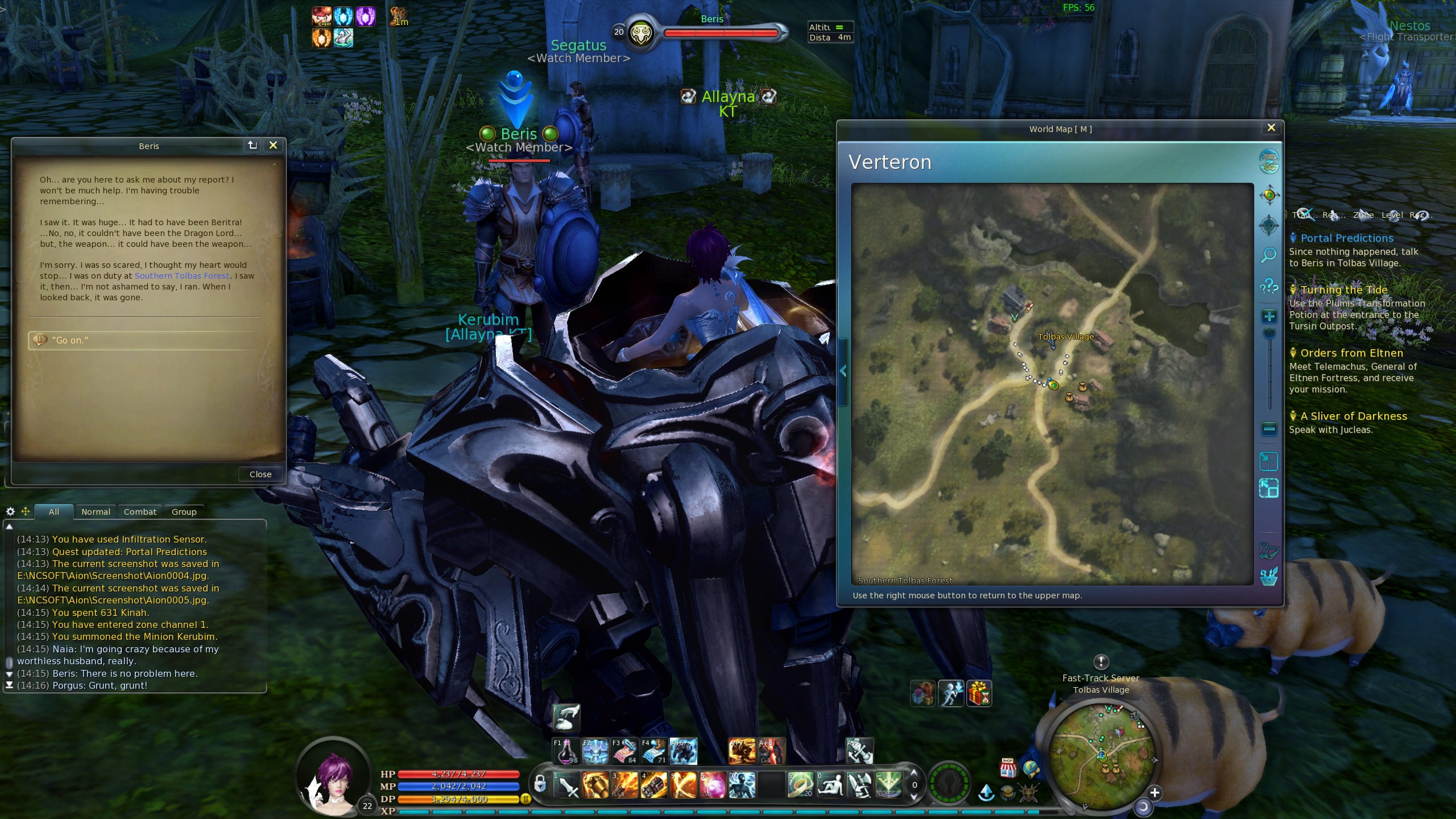
Task: Switch chat to the Group tab
Action: (184, 512)
